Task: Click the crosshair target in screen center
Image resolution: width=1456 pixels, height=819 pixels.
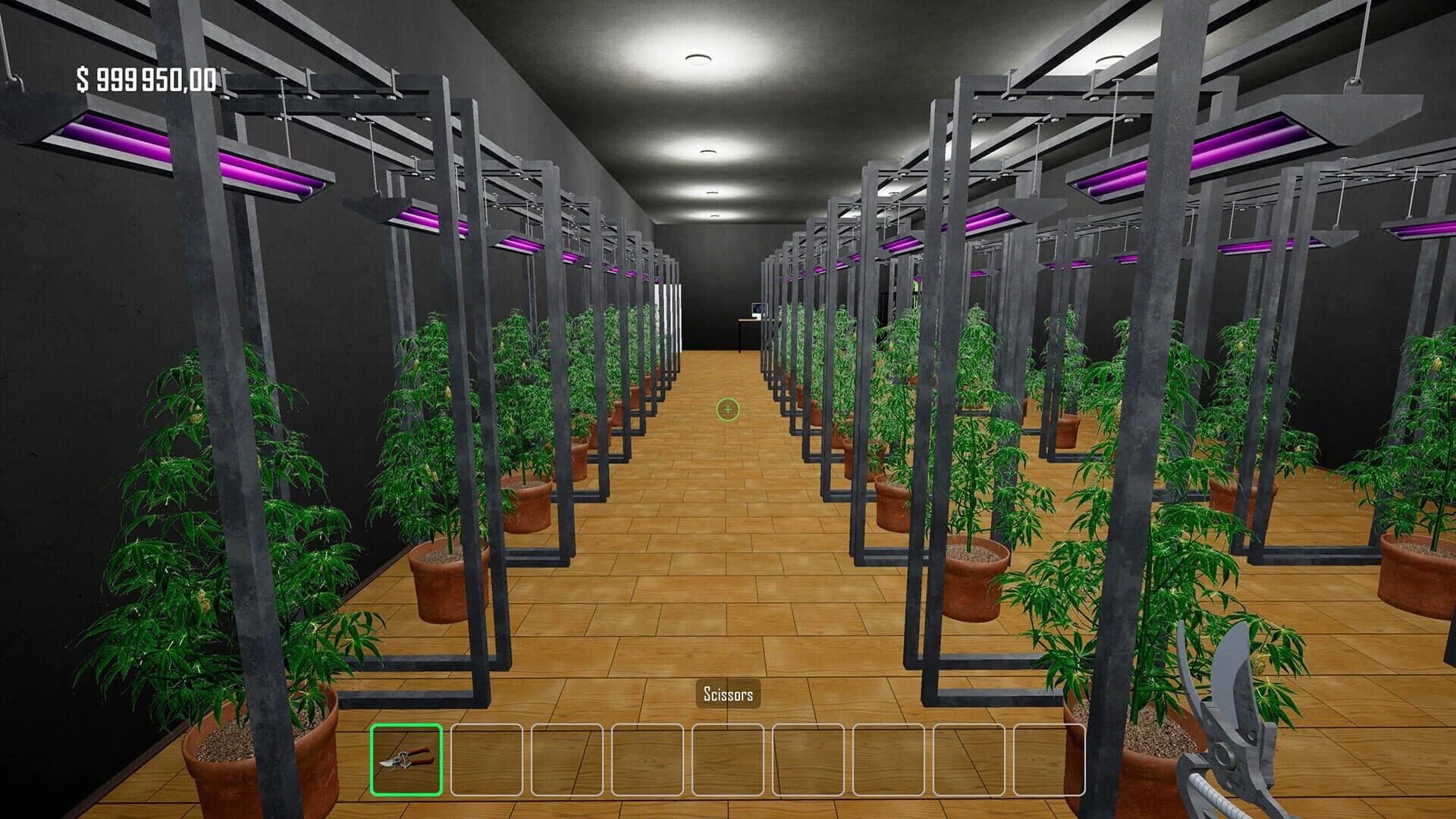Action: click(x=726, y=409)
